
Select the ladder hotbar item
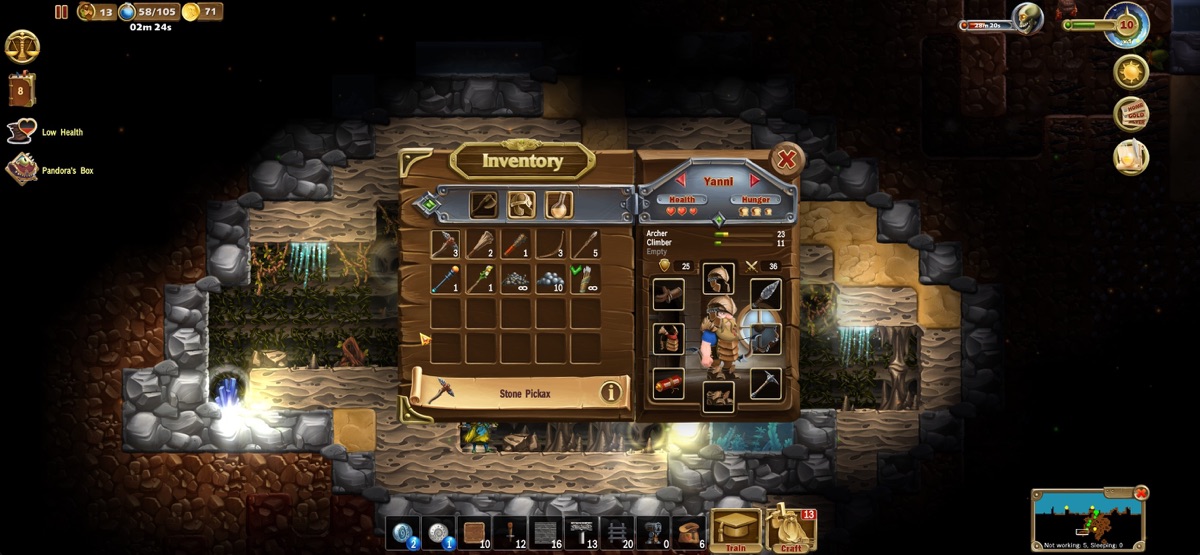(x=617, y=532)
